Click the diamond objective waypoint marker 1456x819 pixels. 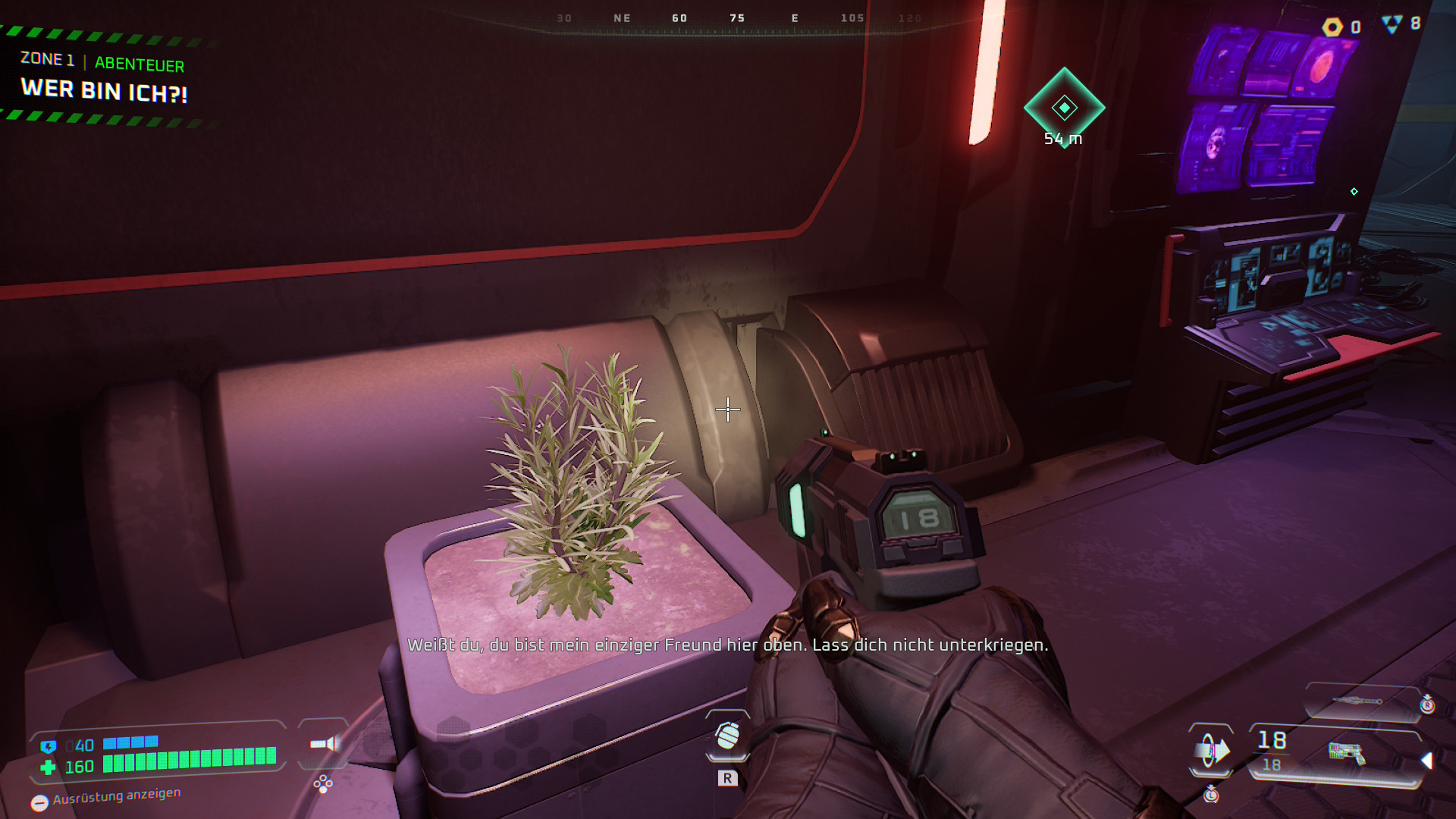pyautogui.click(x=1064, y=107)
